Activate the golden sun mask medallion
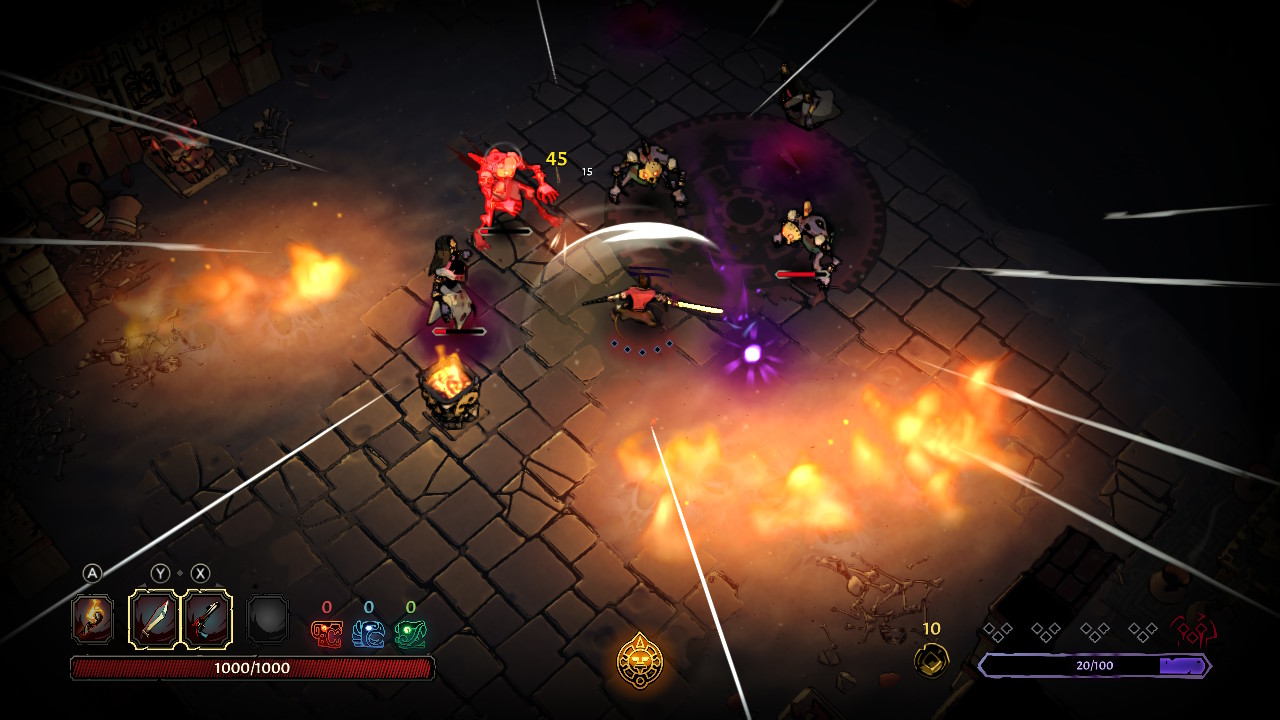The height and width of the screenshot is (720, 1280). click(x=640, y=660)
